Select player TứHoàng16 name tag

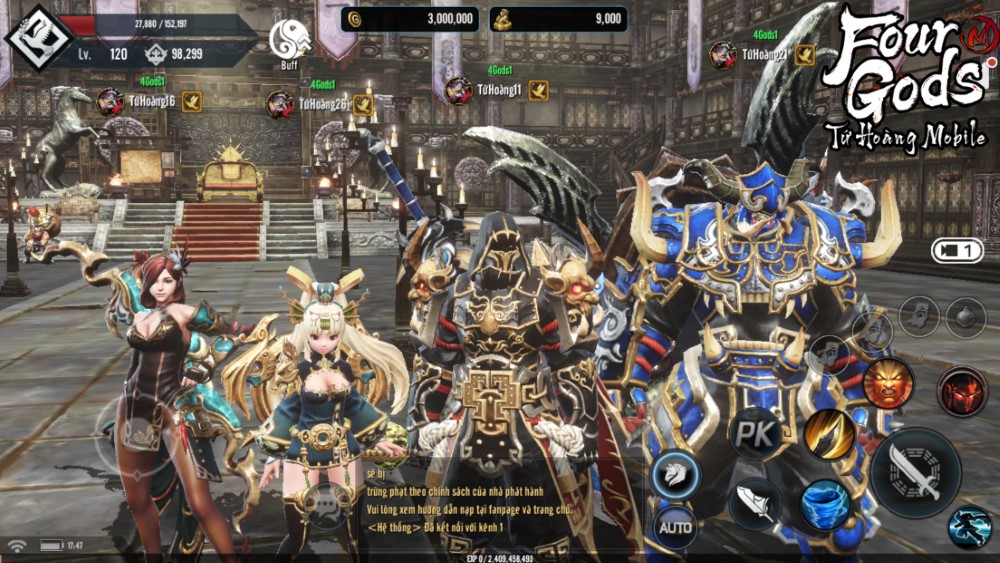point(150,100)
